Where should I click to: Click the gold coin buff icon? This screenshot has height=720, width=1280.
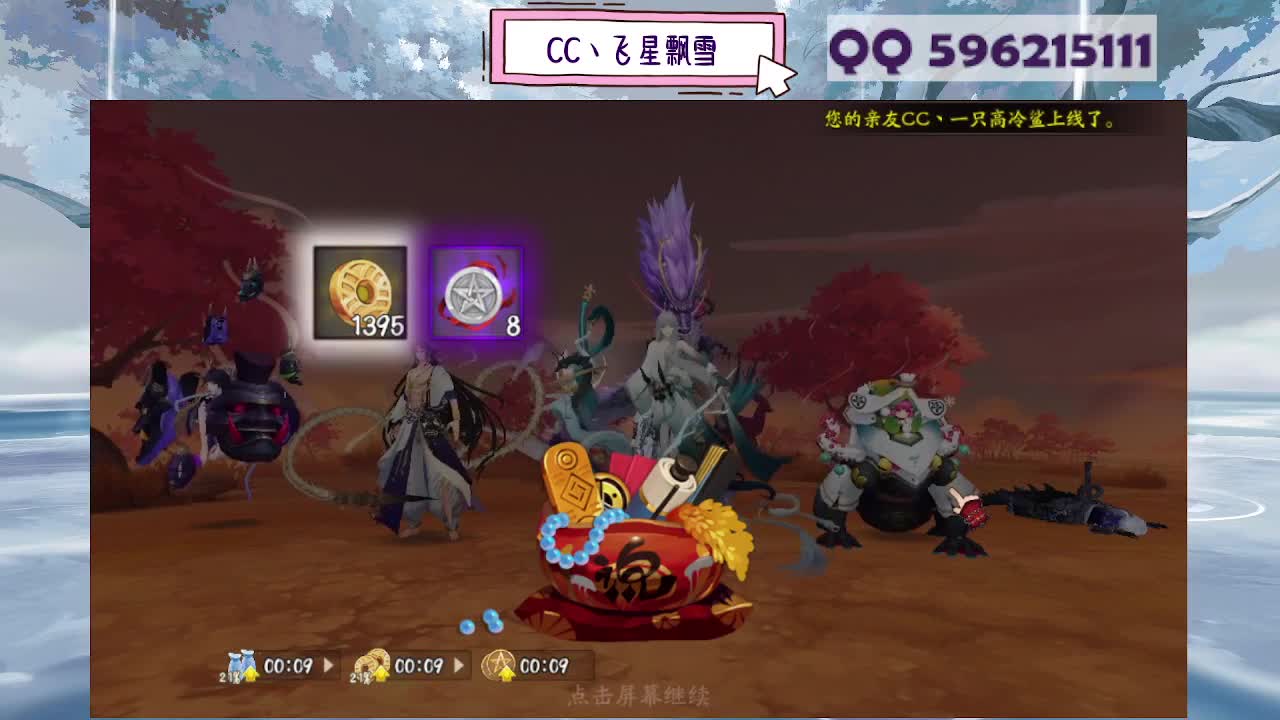coord(372,662)
